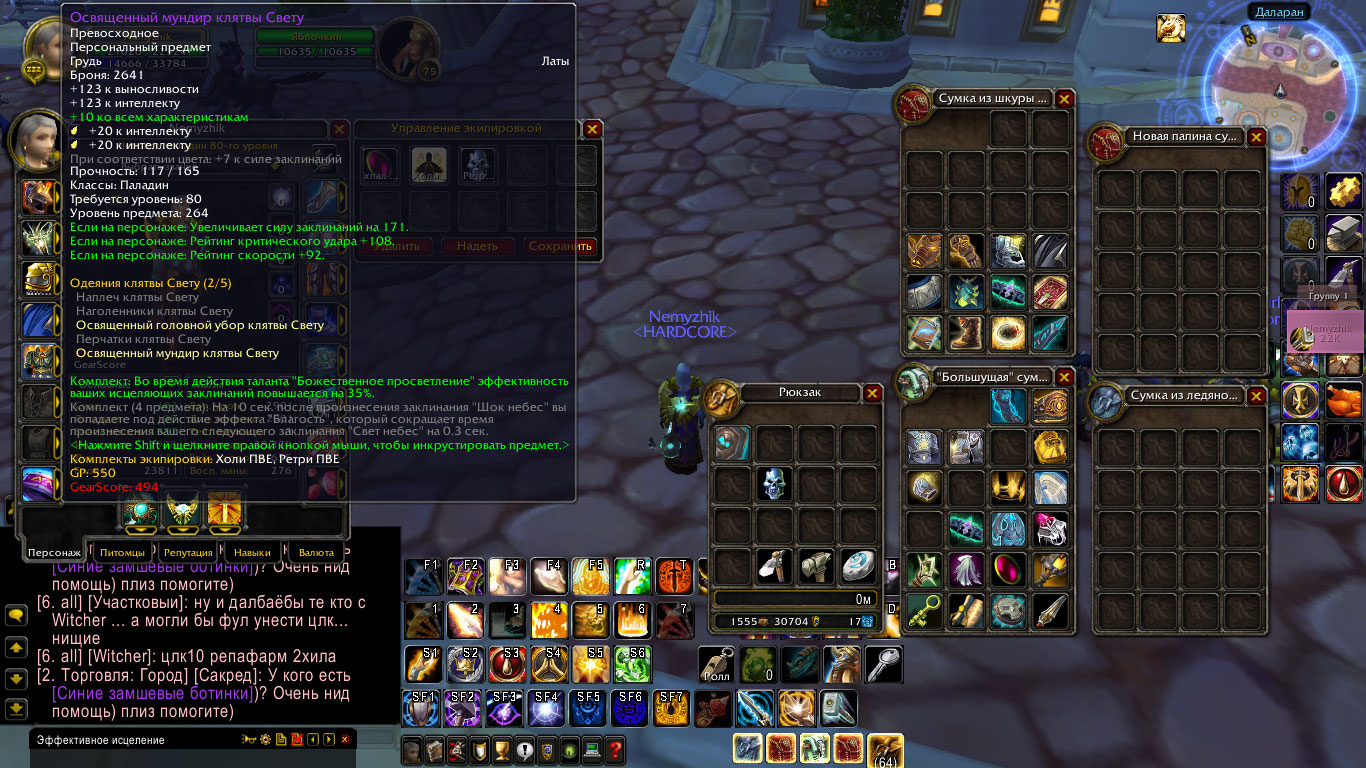Close the Сумка из ледяной bag window

coord(1256,396)
